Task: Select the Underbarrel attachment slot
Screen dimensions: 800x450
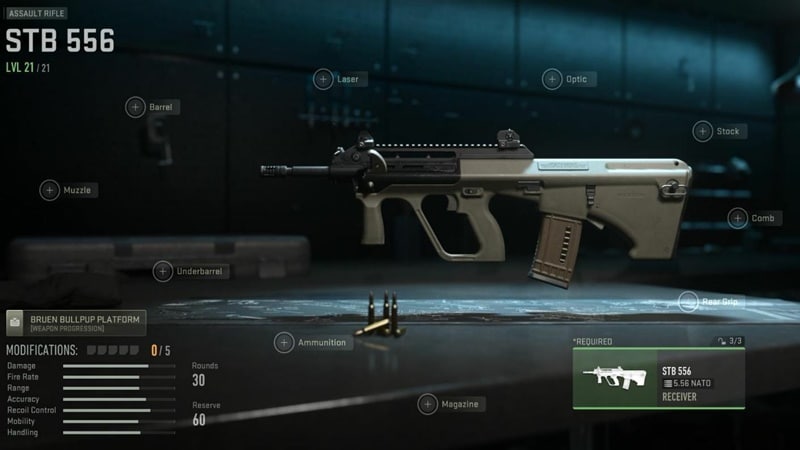Action: pyautogui.click(x=162, y=271)
